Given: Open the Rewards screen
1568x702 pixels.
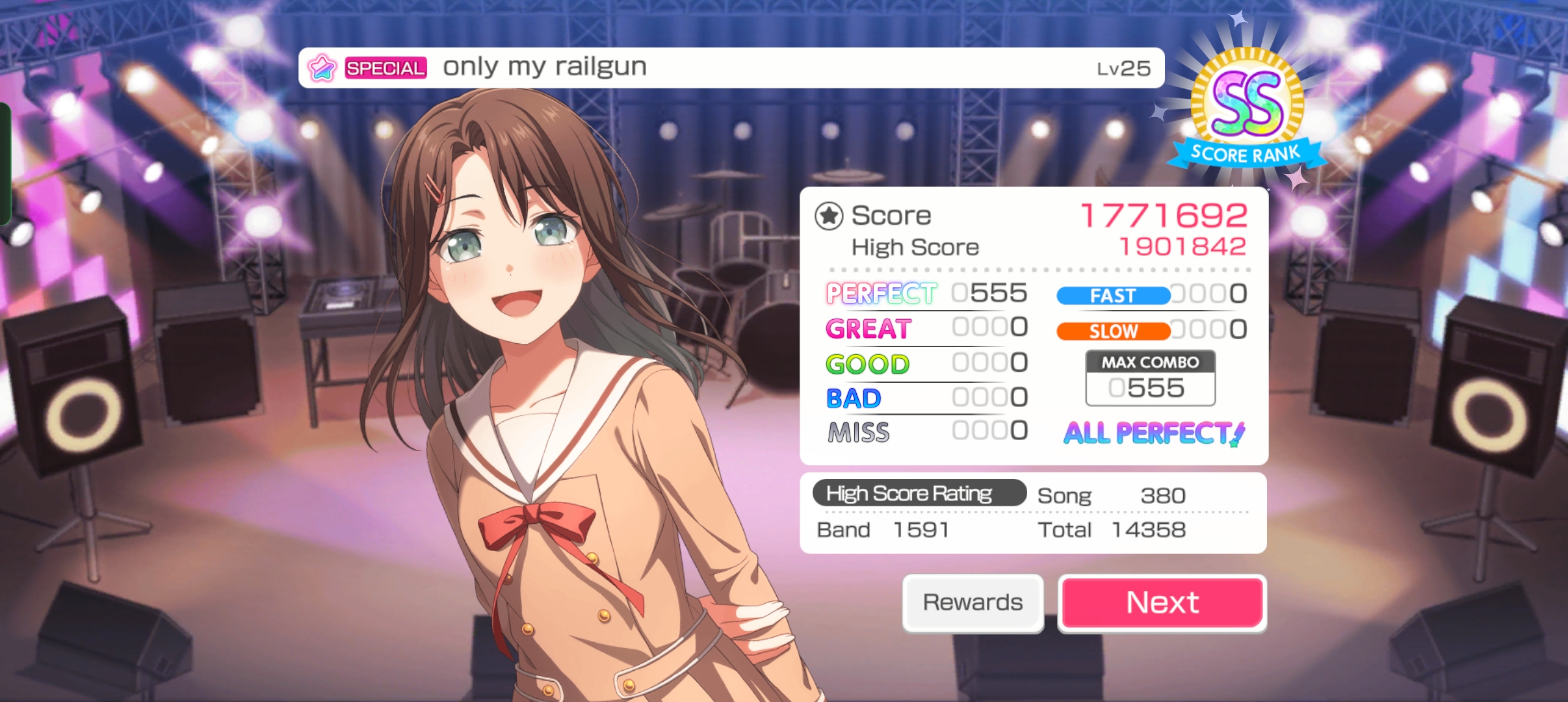Looking at the screenshot, I should pos(973,603).
